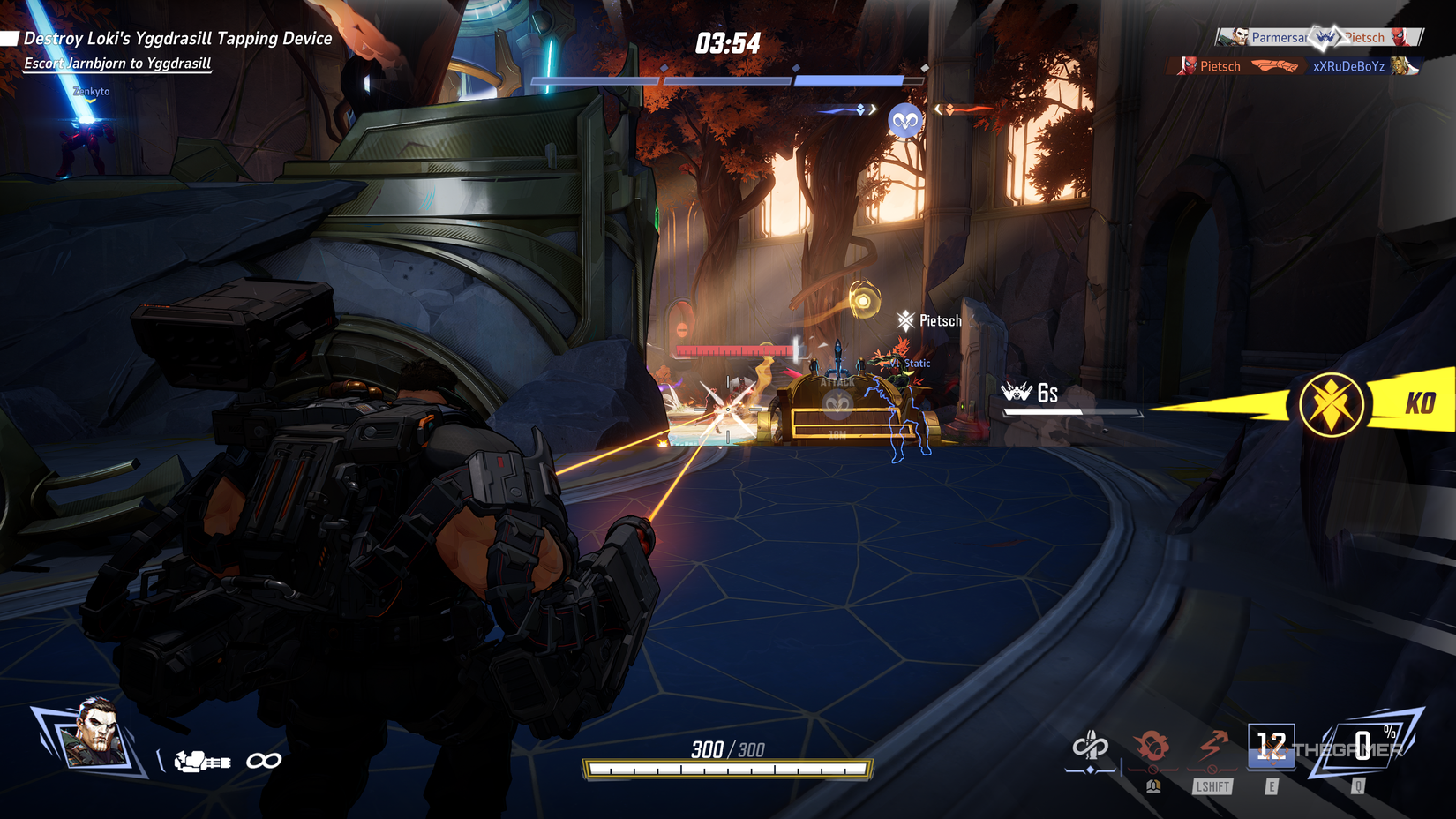Click the team ultimate emblem above the payload
This screenshot has width=1456, height=819.
tap(904, 119)
